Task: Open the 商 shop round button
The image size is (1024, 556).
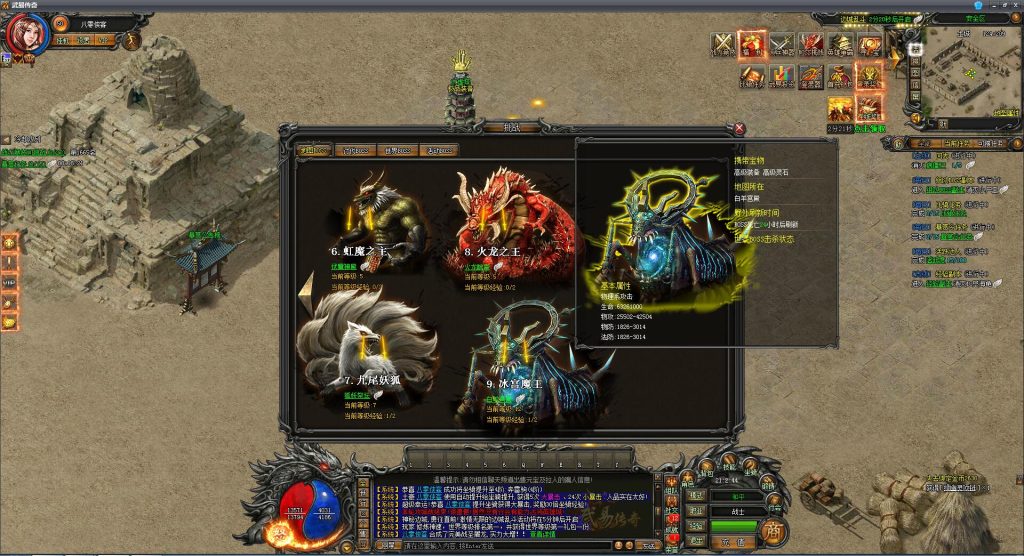Action: tap(772, 529)
